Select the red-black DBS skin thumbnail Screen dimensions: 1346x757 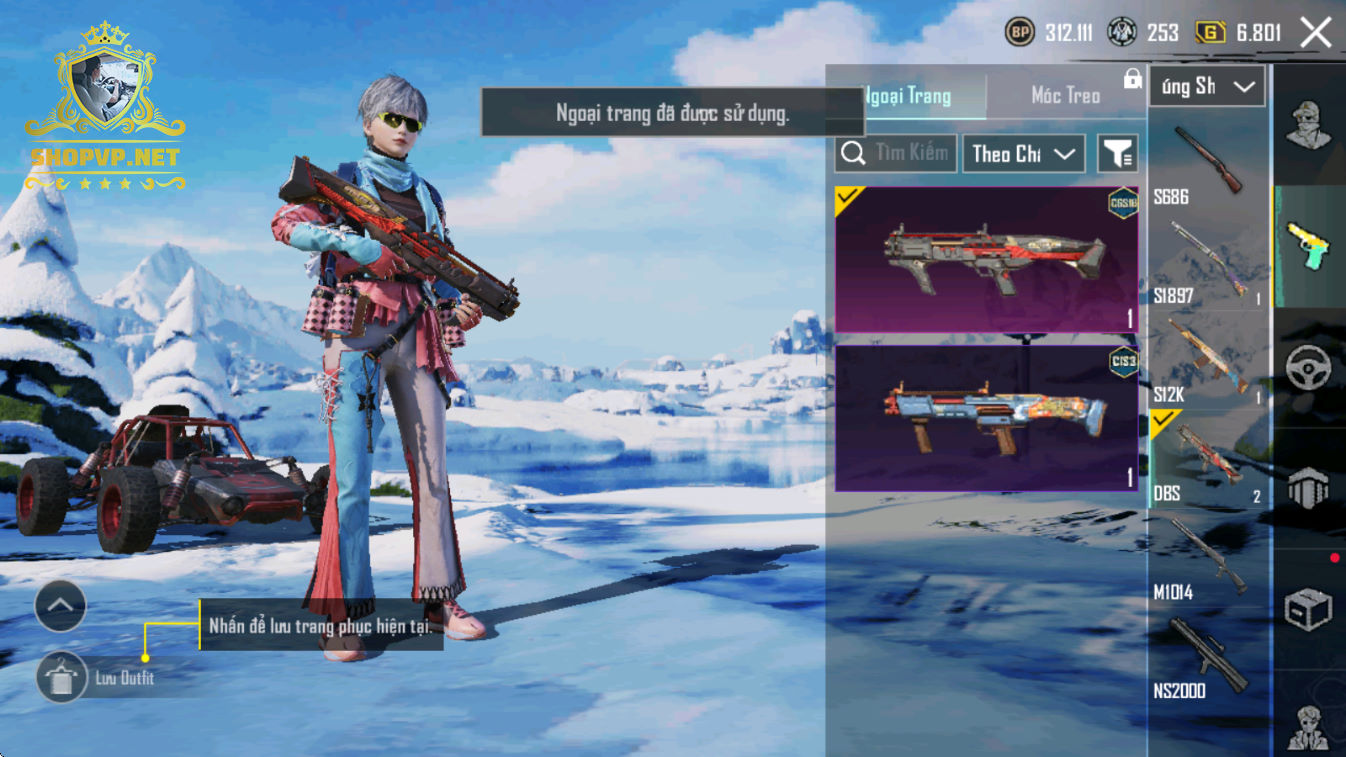click(x=986, y=259)
